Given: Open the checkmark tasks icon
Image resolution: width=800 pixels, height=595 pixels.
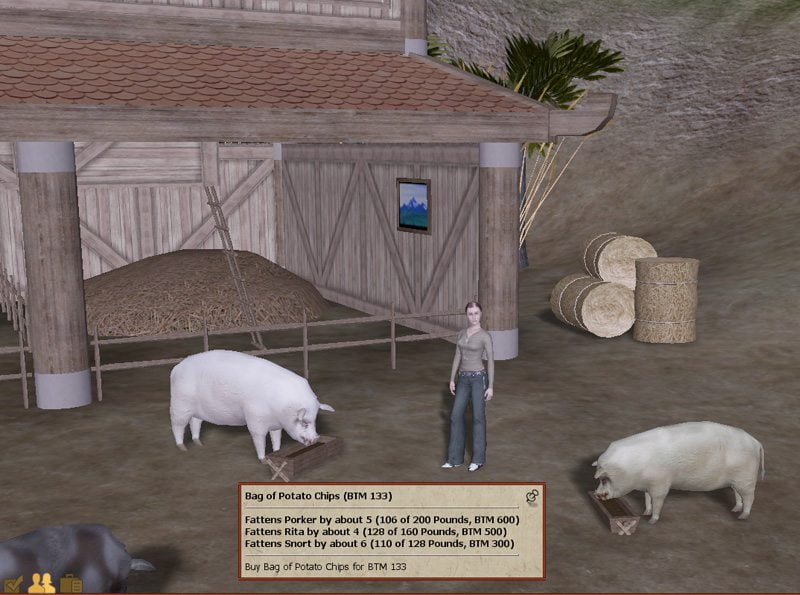Looking at the screenshot, I should (x=13, y=584).
